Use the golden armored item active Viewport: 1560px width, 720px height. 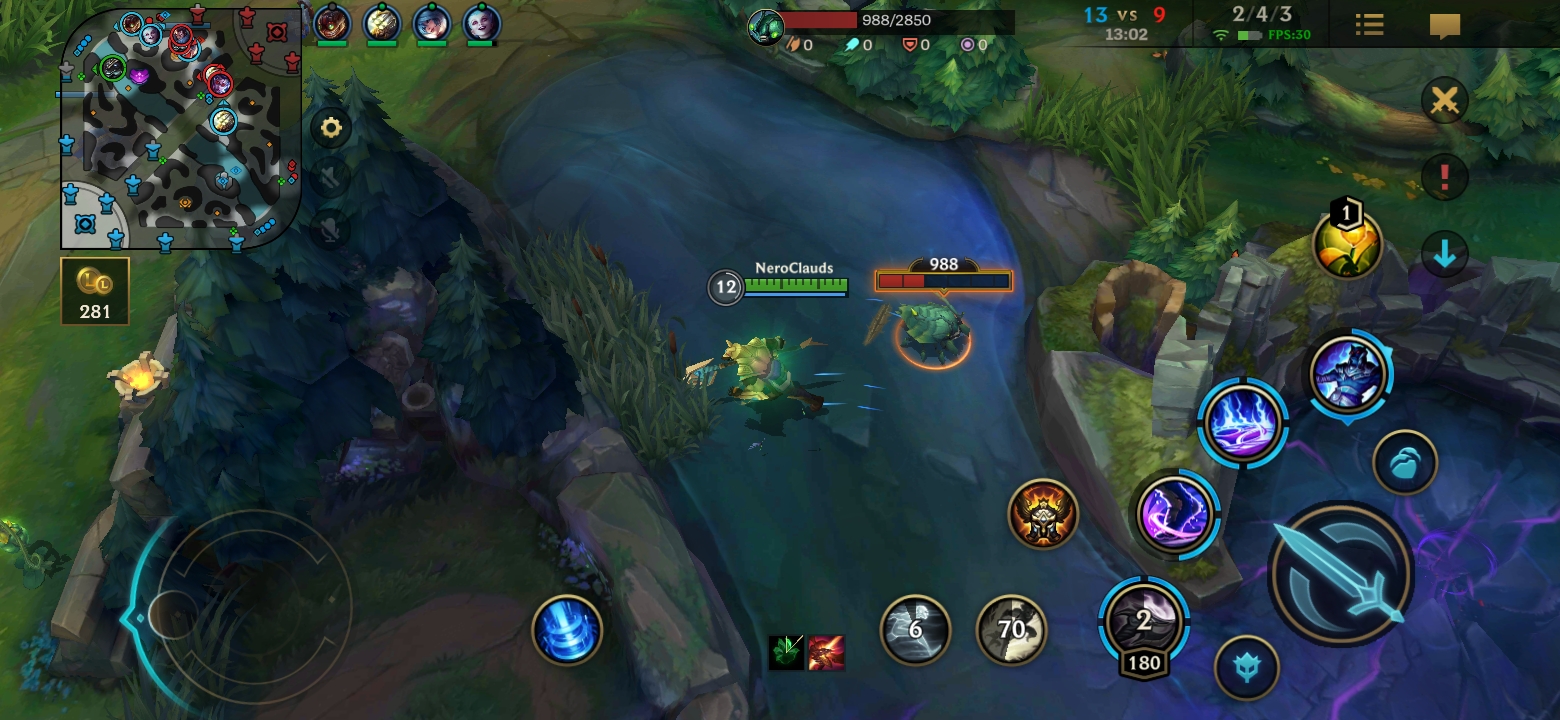(1043, 514)
